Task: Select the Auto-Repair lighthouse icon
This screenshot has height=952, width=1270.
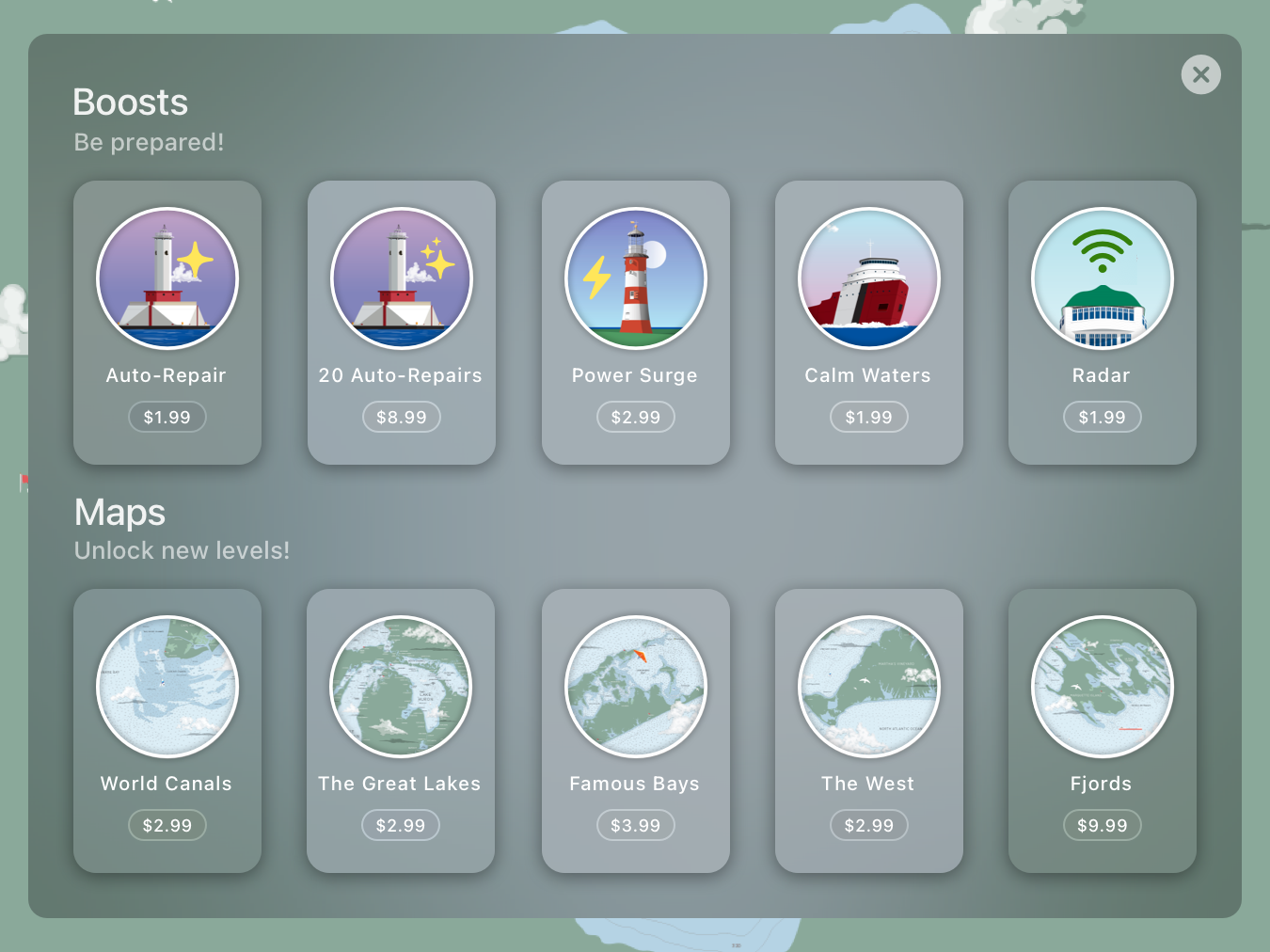Action: pyautogui.click(x=167, y=278)
